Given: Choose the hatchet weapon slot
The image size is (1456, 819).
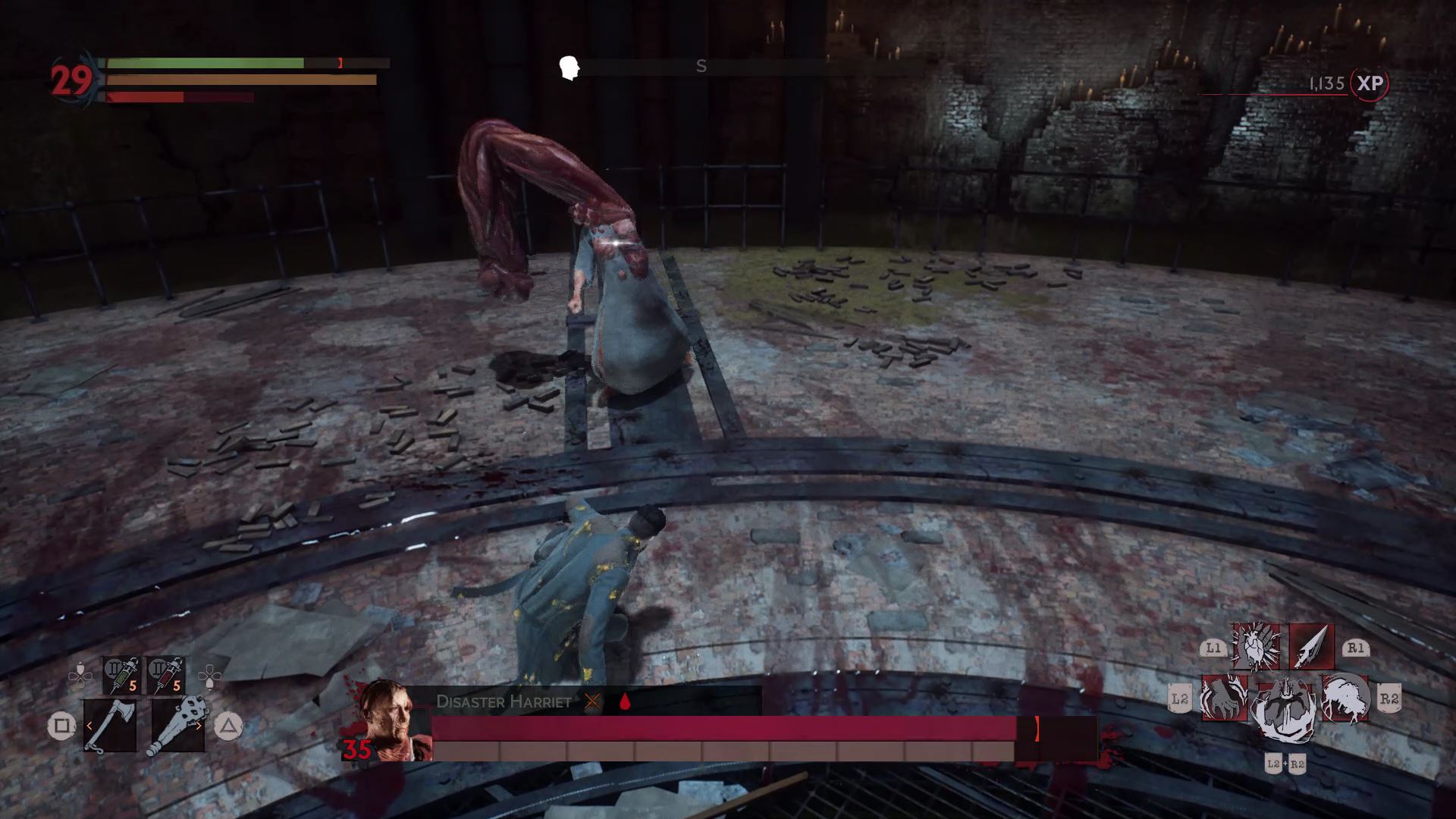Looking at the screenshot, I should pos(110,726).
